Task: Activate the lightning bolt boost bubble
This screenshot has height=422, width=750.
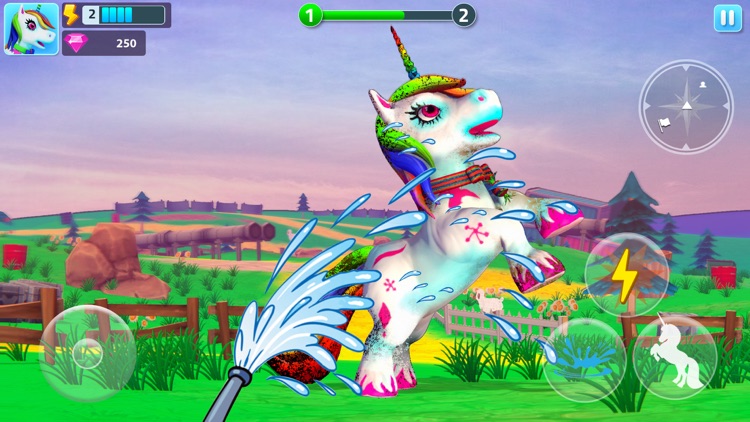Action: point(625,277)
